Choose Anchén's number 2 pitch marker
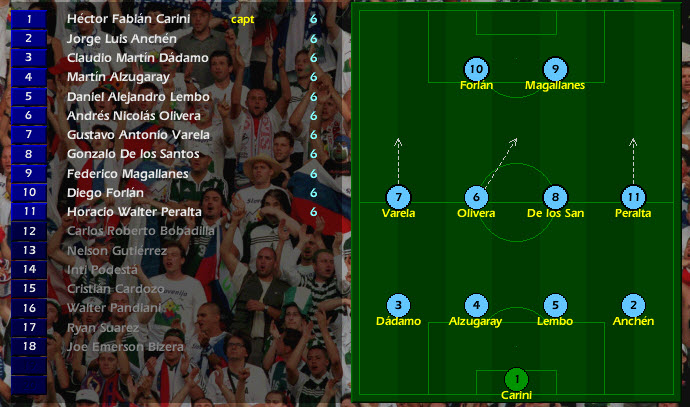 [632, 305]
